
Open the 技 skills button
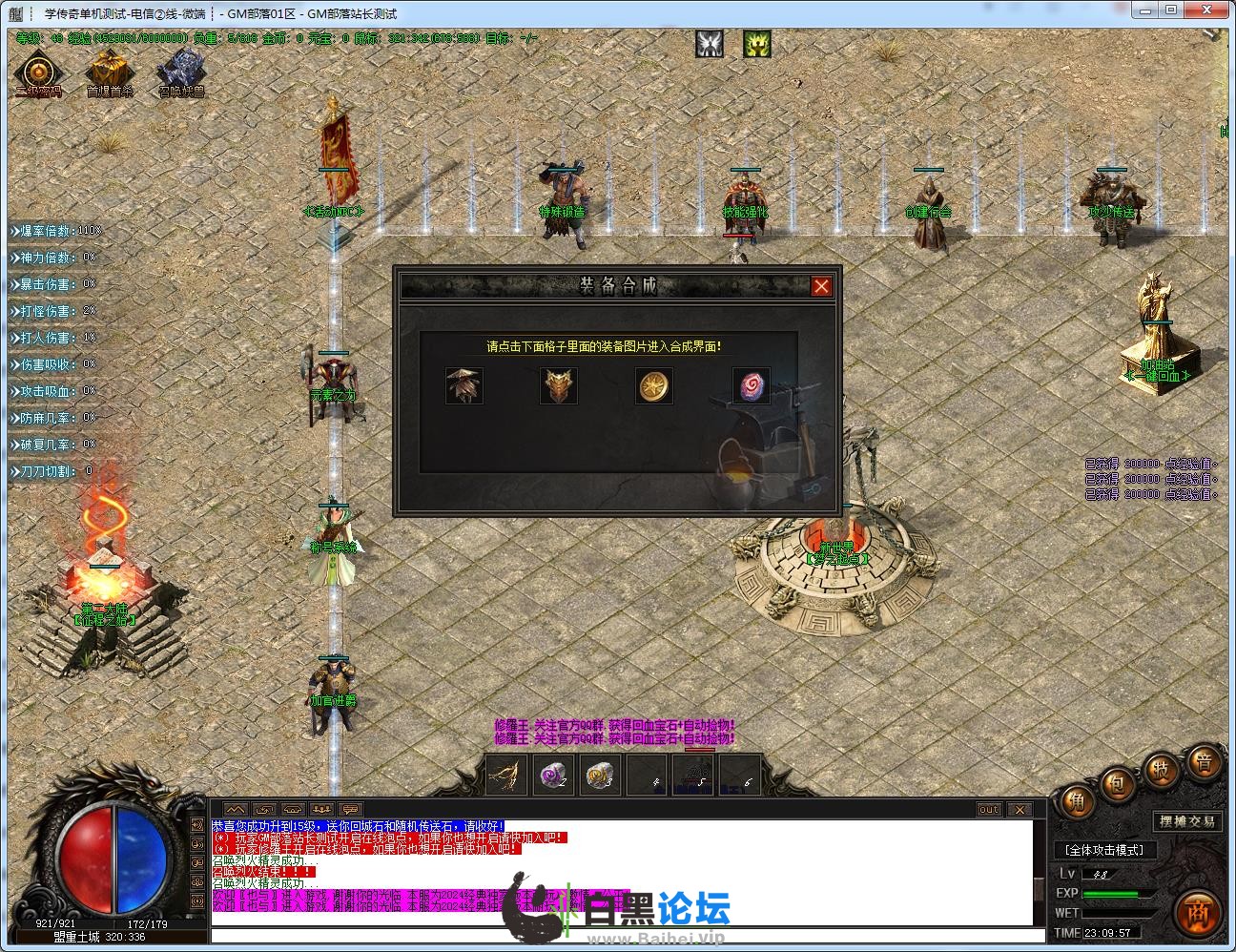coord(1162,771)
